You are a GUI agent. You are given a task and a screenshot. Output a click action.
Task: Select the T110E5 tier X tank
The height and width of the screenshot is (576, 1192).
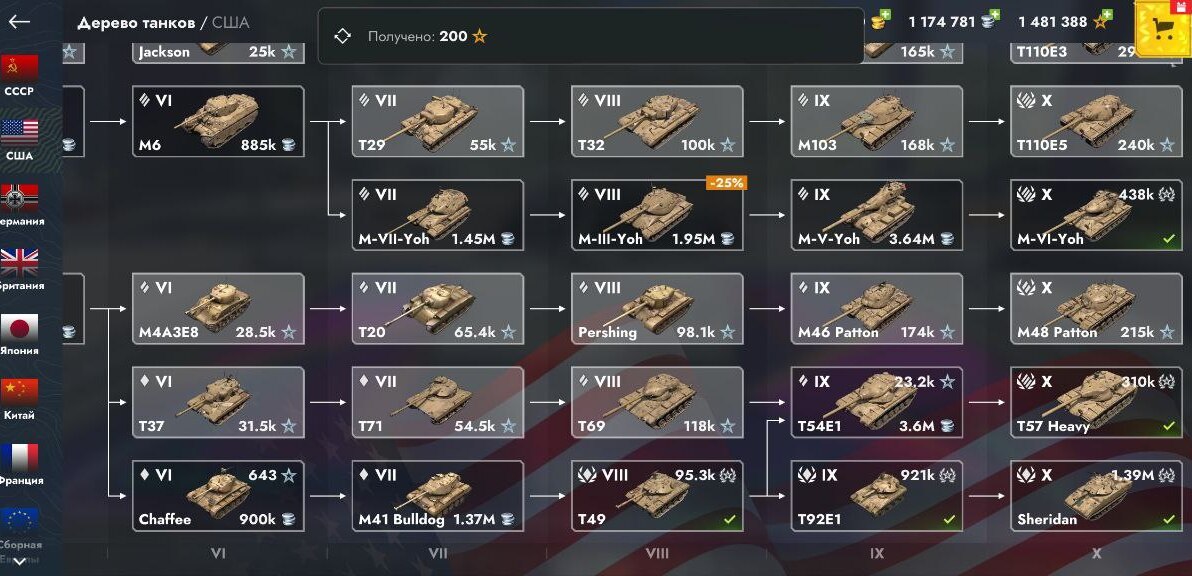[1096, 121]
